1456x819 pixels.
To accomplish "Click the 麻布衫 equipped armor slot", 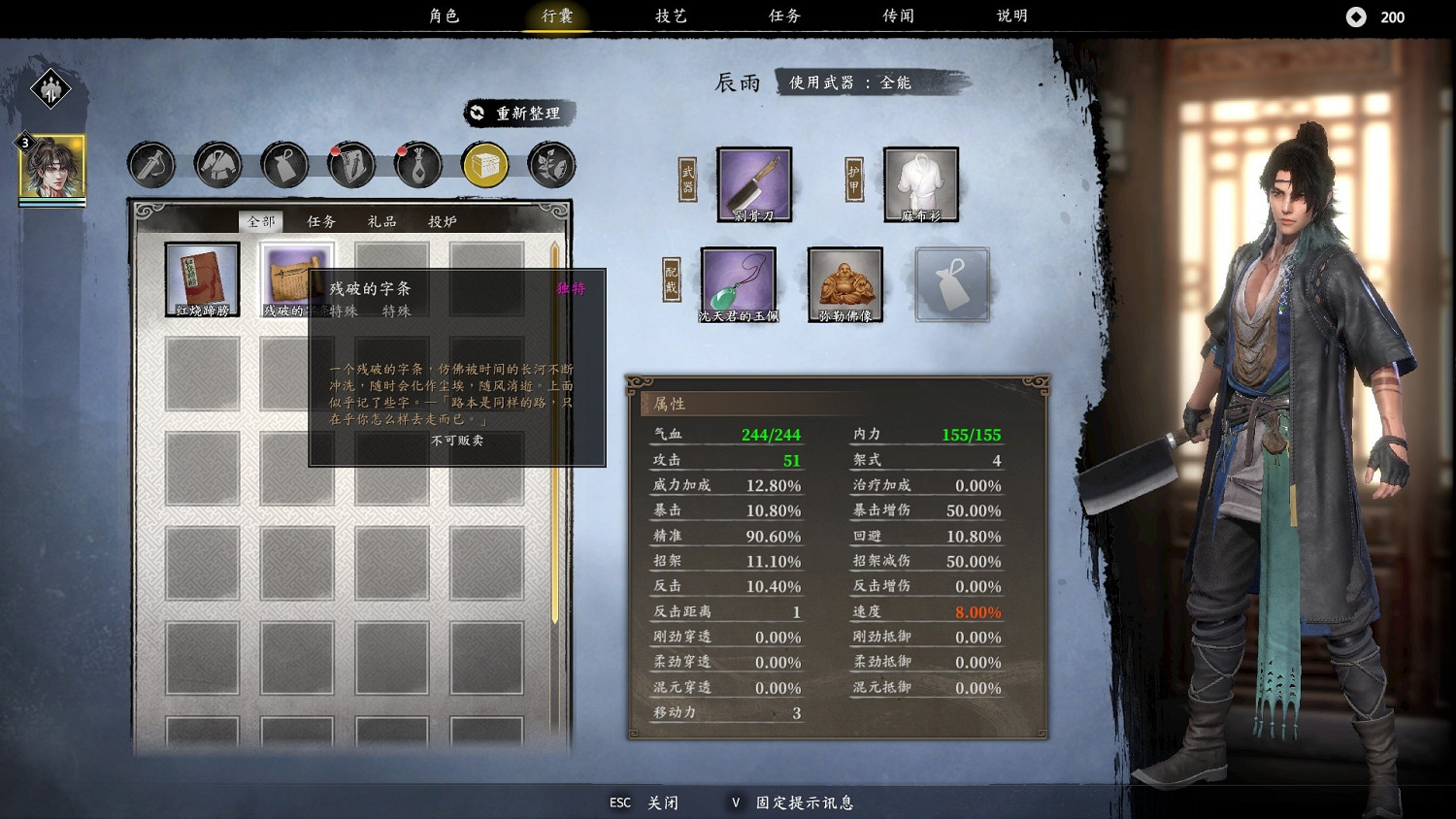I will (x=918, y=183).
